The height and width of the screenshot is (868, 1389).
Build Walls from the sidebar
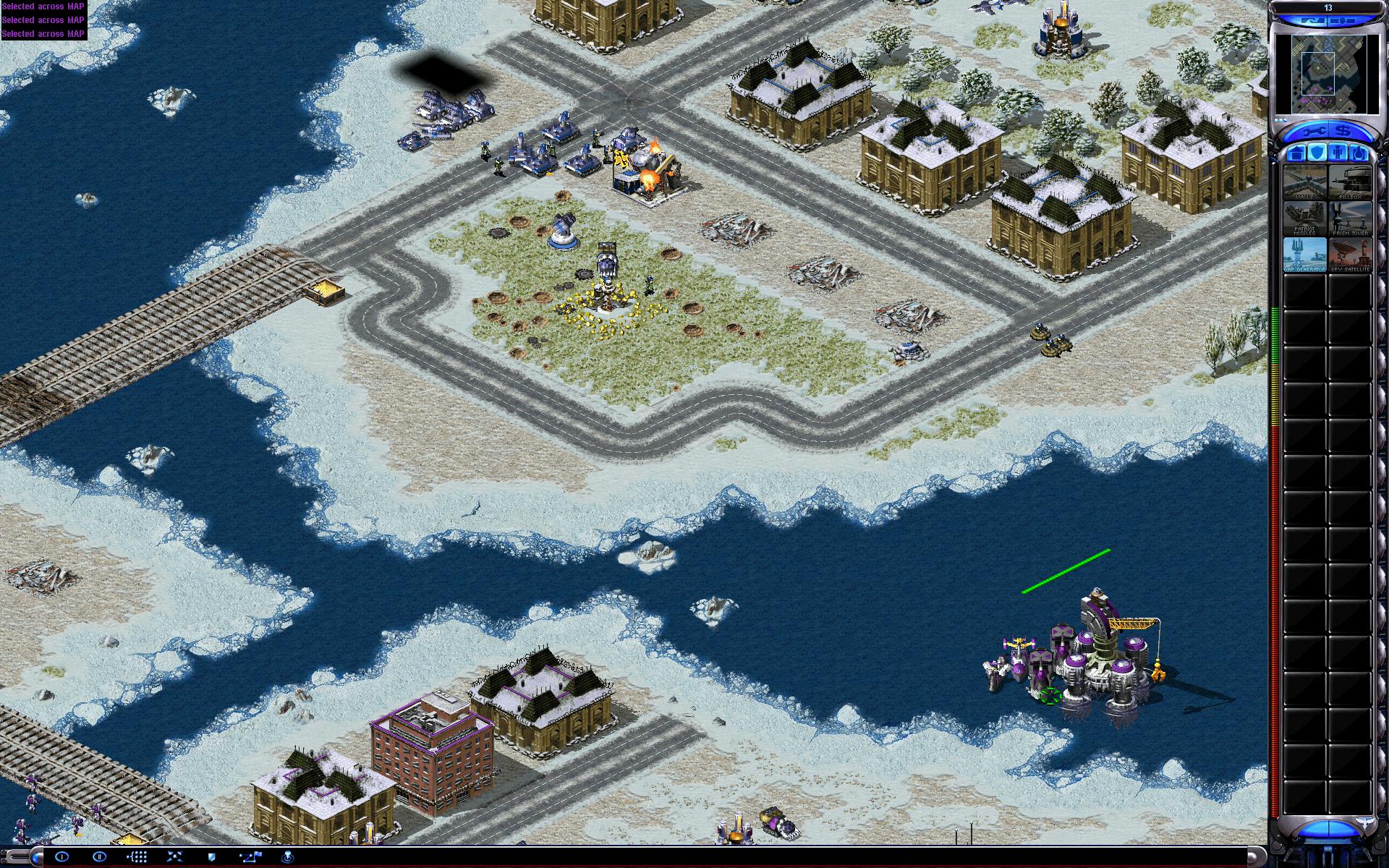pyautogui.click(x=1304, y=182)
